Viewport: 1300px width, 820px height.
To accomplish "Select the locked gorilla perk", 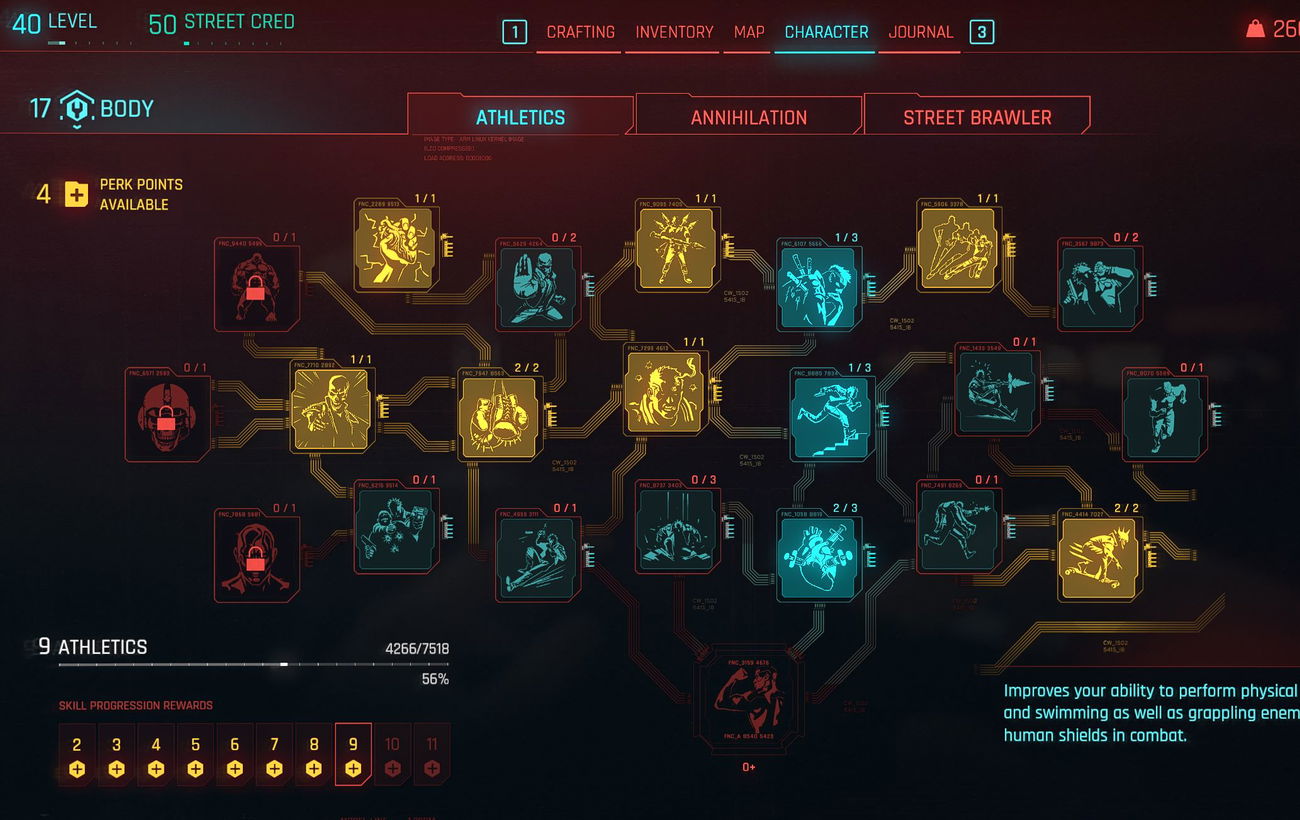I will (256, 289).
